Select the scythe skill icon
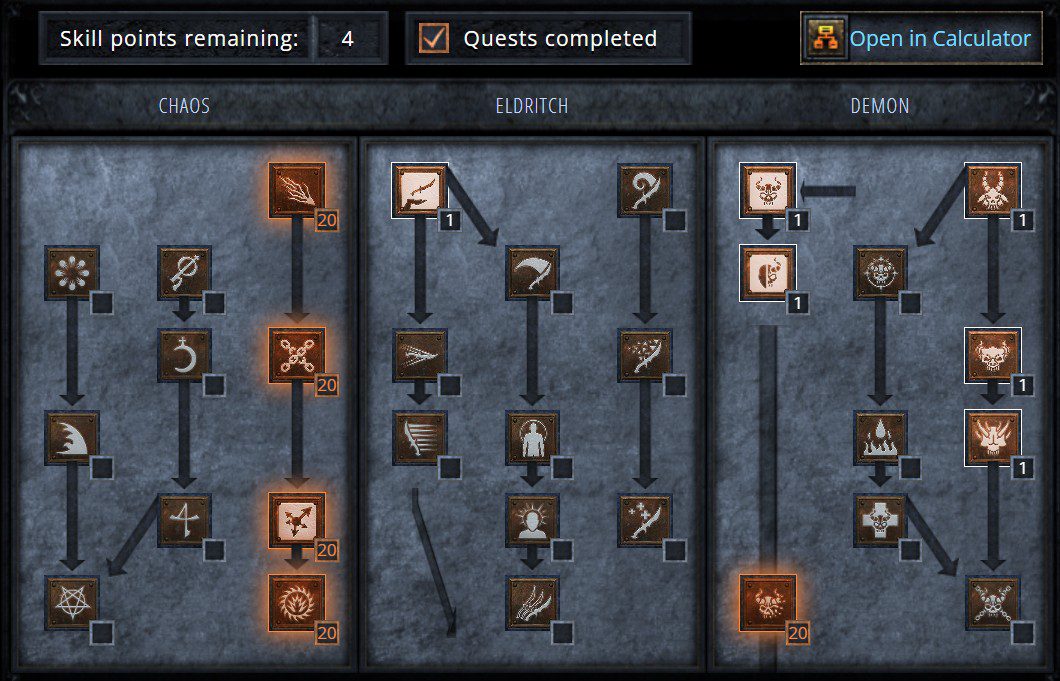 click(532, 273)
